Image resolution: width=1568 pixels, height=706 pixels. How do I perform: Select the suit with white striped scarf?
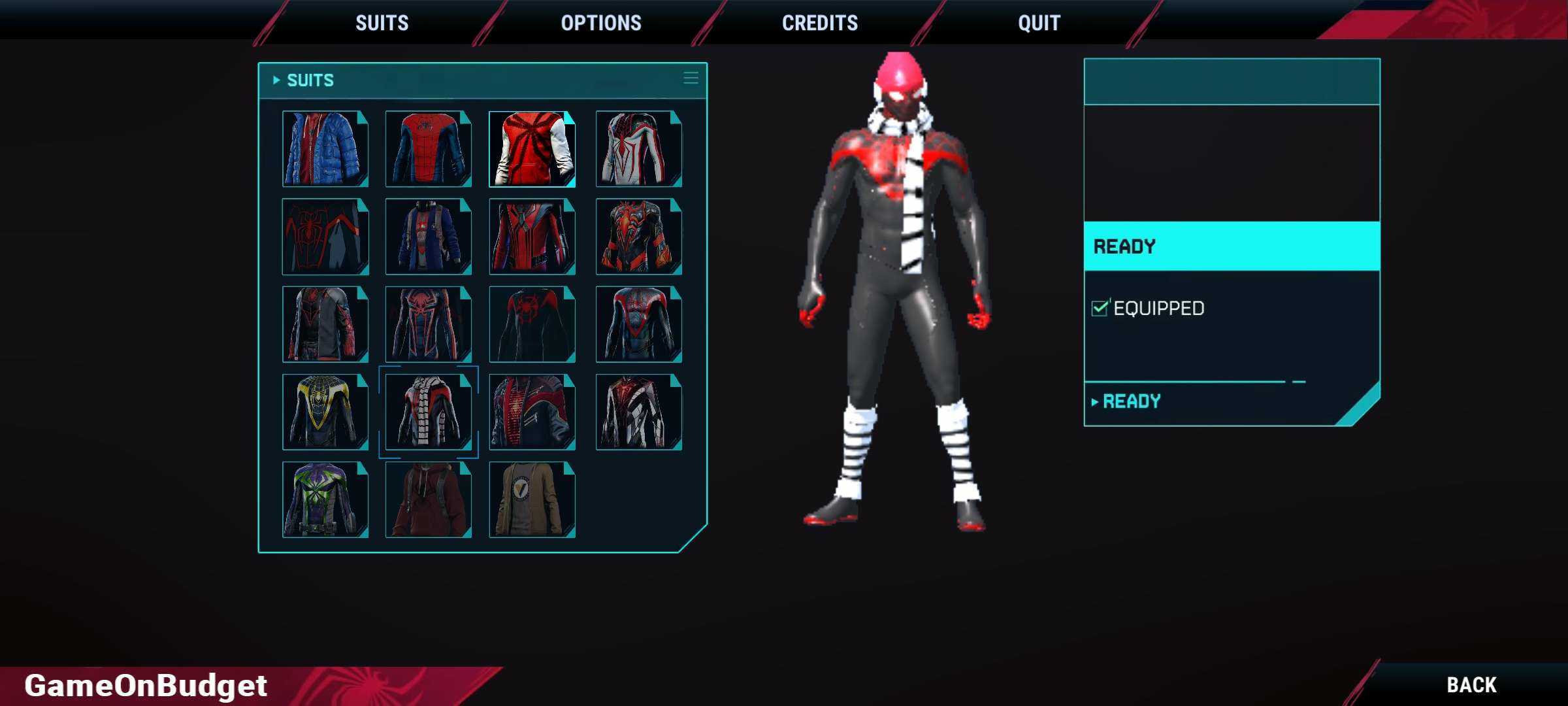[428, 412]
